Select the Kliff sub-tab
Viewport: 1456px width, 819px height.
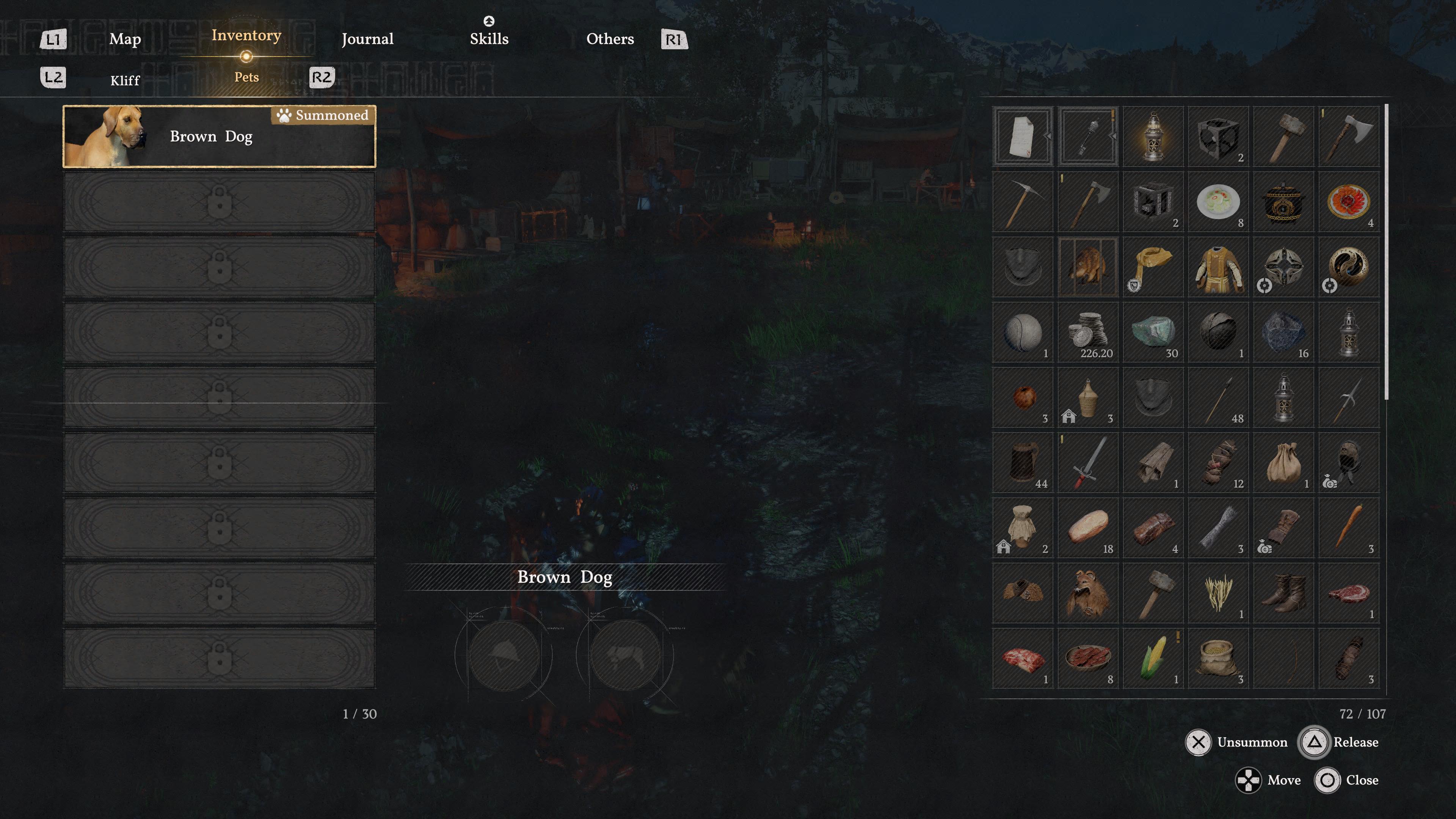point(125,80)
